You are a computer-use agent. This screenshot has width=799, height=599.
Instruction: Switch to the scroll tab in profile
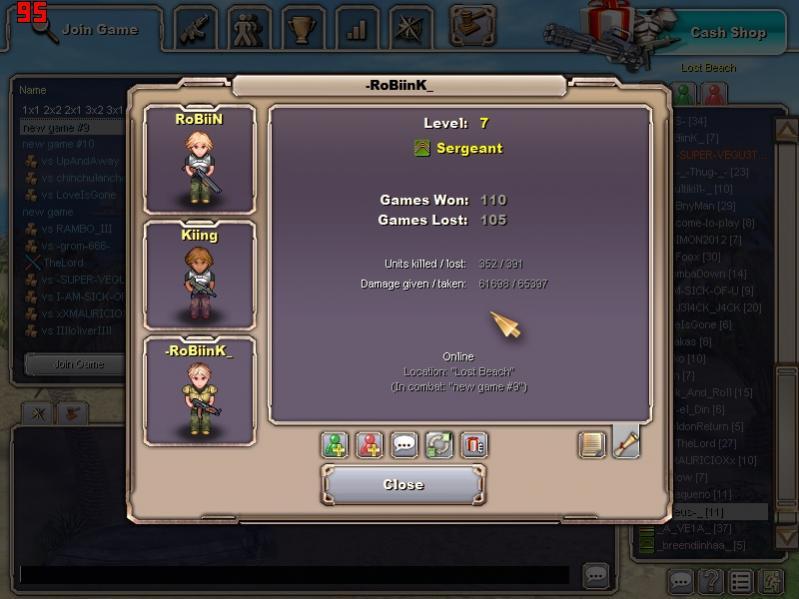tap(626, 442)
